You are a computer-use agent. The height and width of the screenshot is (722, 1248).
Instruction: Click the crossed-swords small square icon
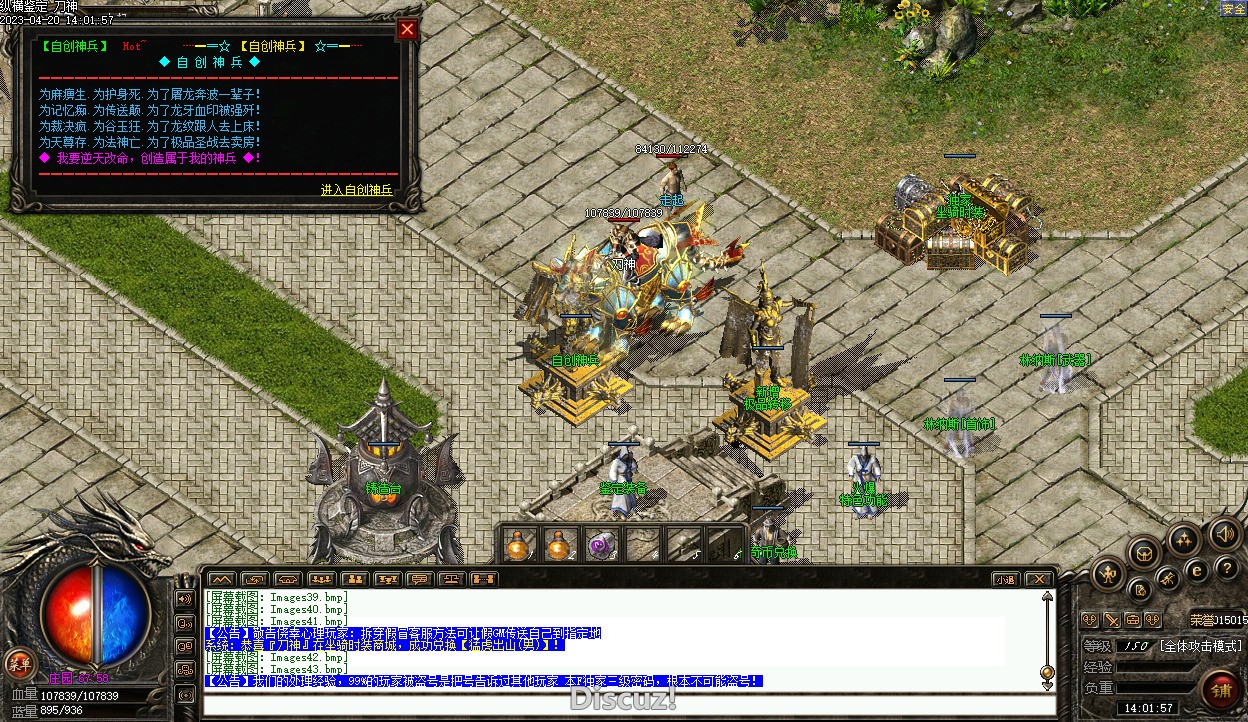(1111, 621)
